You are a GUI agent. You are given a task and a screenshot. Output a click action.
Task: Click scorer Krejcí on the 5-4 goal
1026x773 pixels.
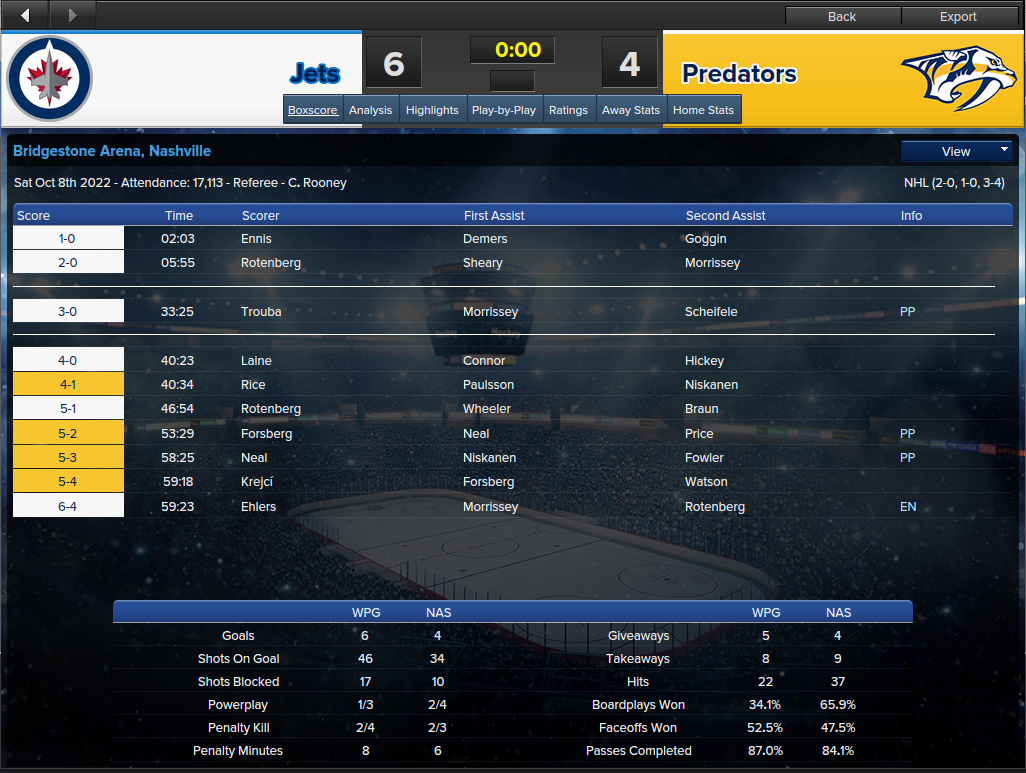pos(257,482)
